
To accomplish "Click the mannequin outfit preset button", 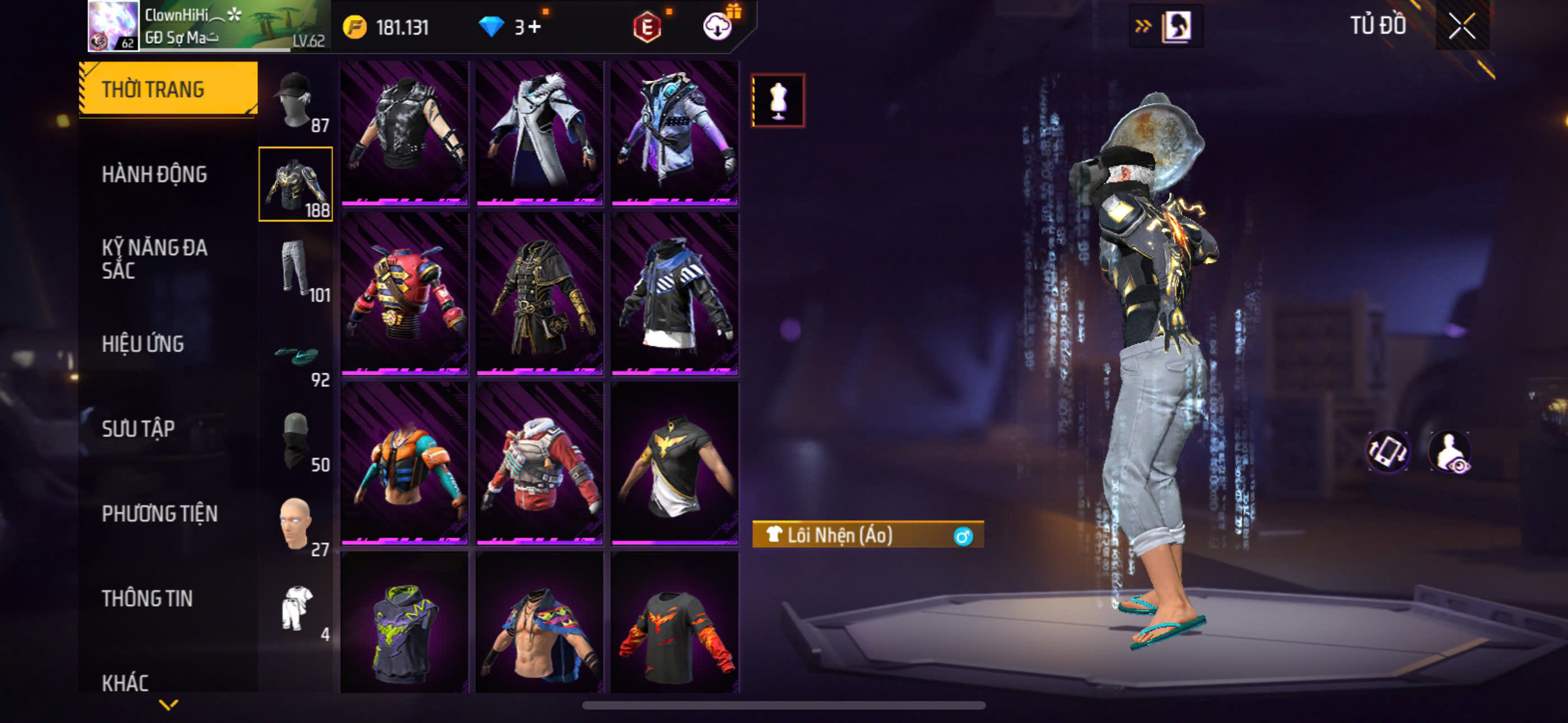I will pyautogui.click(x=778, y=100).
